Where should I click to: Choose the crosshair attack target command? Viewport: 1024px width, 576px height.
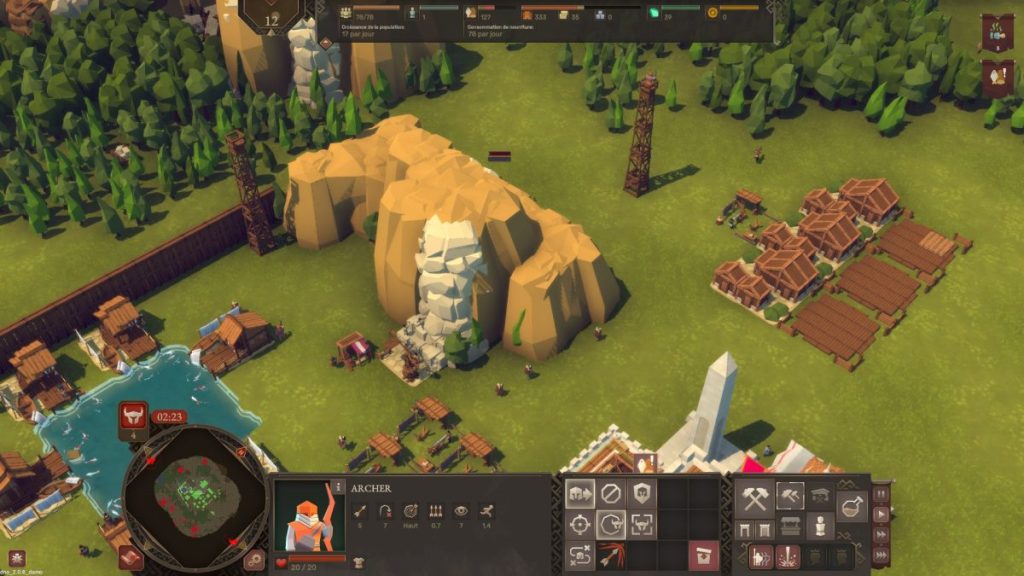(x=580, y=524)
